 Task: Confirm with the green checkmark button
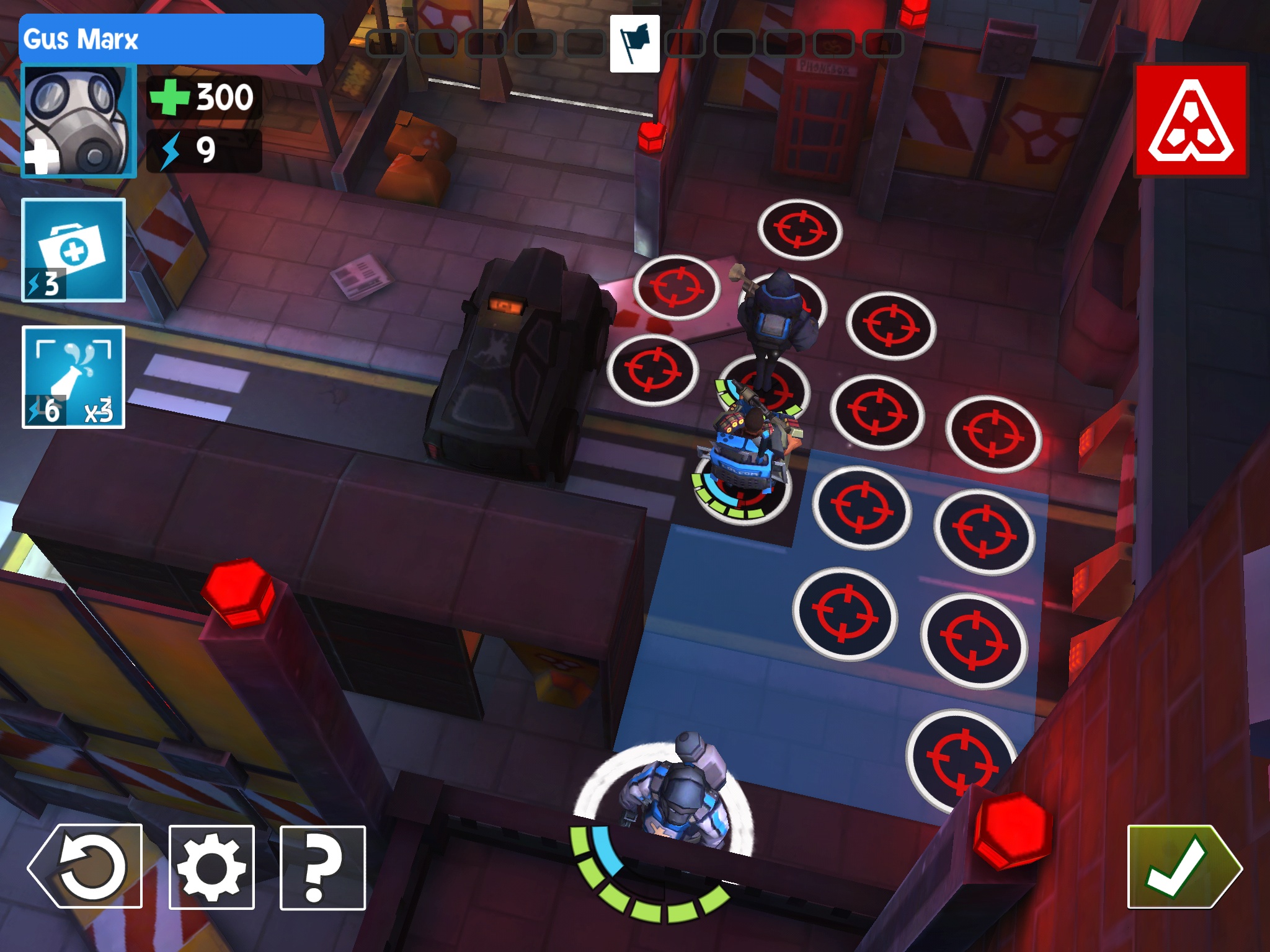click(x=1184, y=866)
